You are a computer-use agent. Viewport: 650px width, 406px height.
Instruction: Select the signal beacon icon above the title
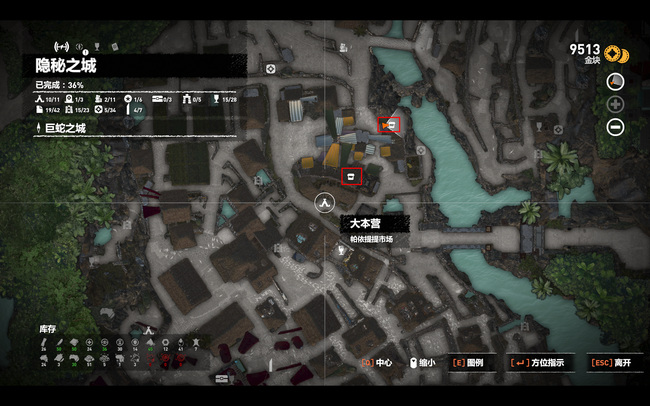click(60, 46)
